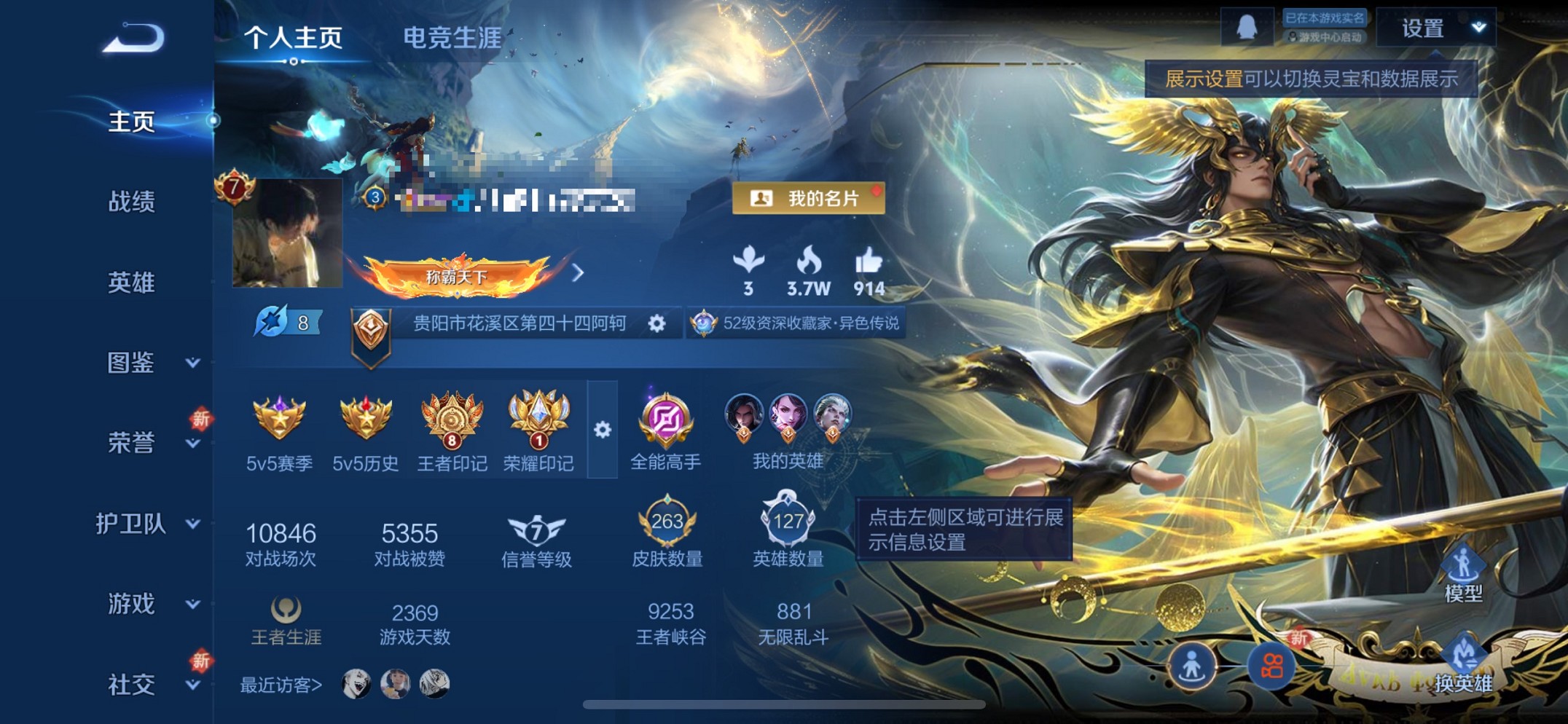Open the 最近访客 recent visitors link
This screenshot has width=1568, height=724.
pyautogui.click(x=278, y=685)
